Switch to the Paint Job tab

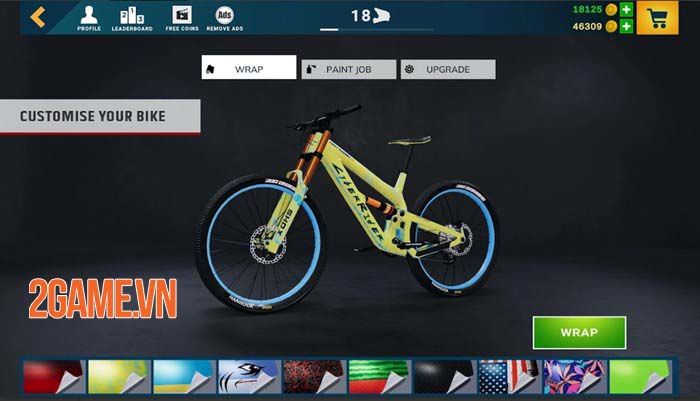[347, 69]
